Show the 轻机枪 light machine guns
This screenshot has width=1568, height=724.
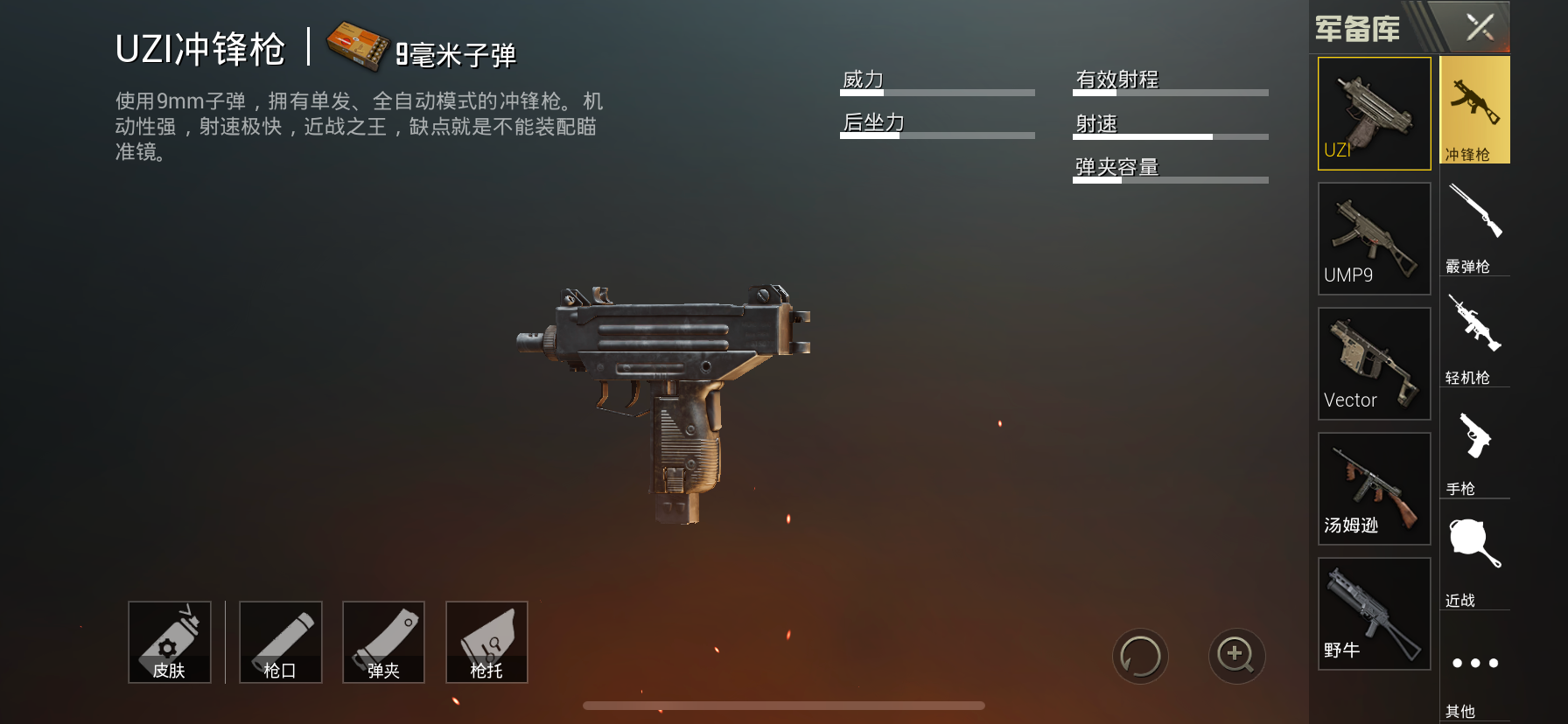coord(1474,337)
